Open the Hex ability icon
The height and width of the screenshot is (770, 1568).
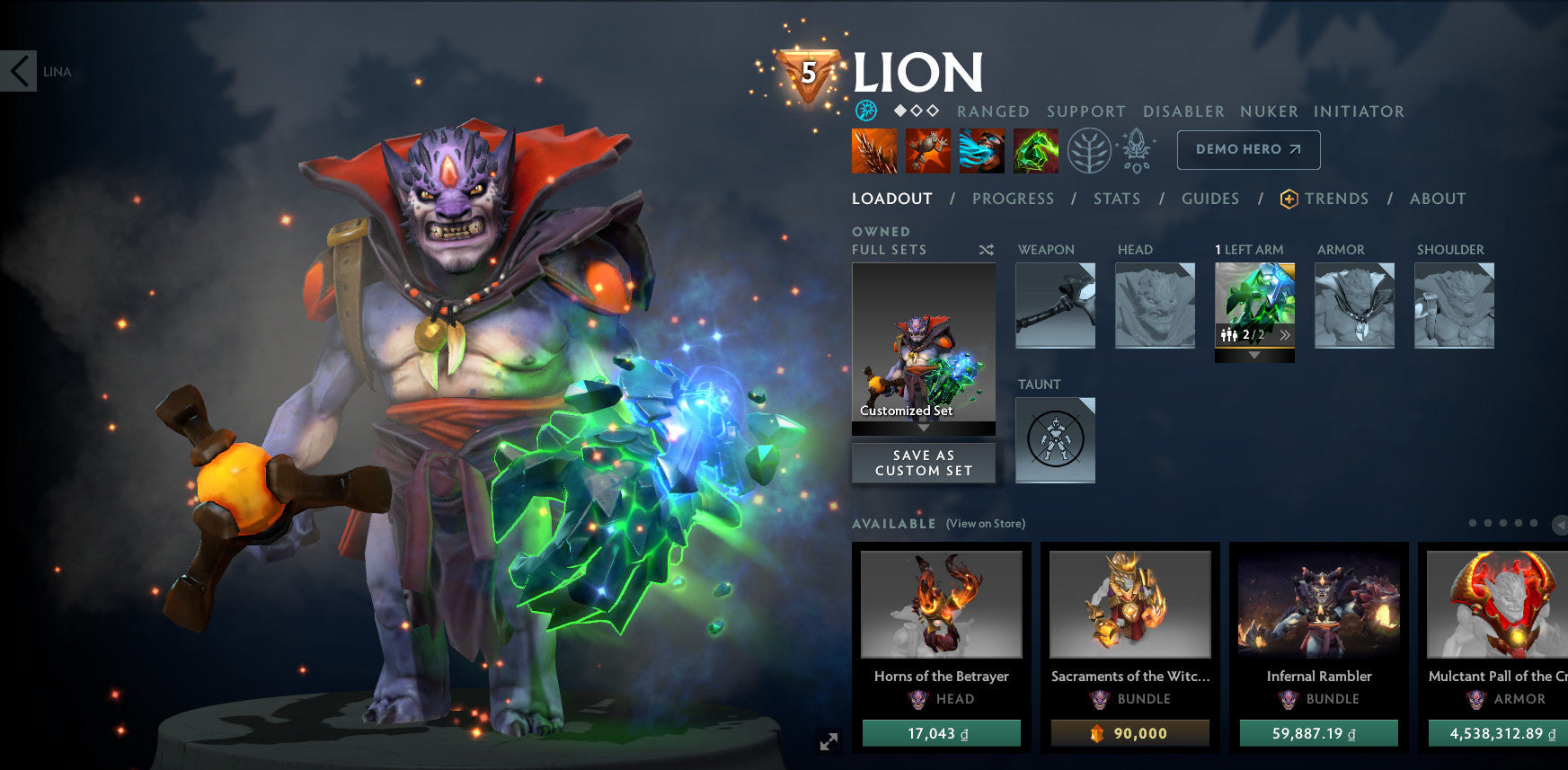[x=927, y=150]
